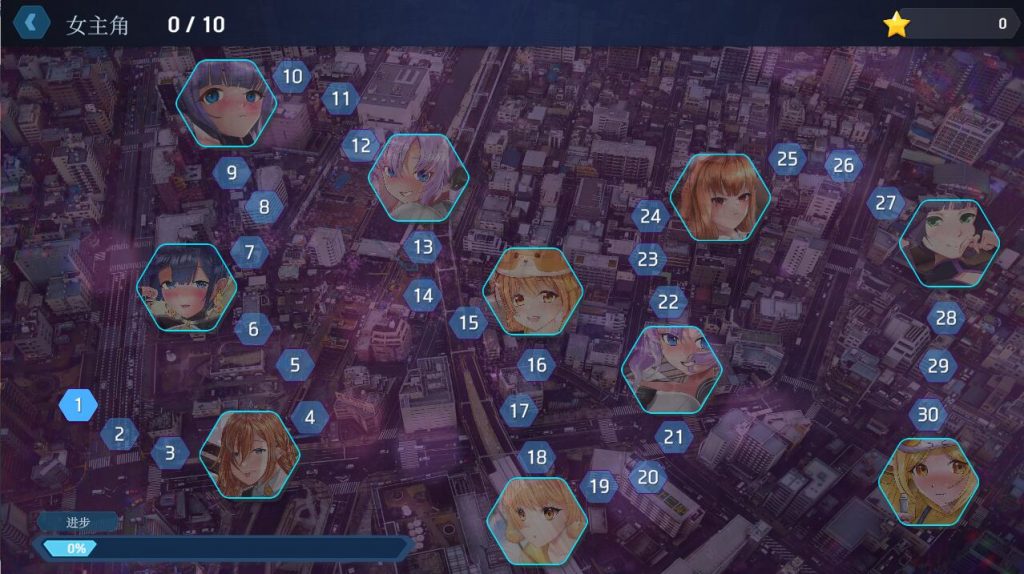The image size is (1024, 574).
Task: Go back using the arrow button
Action: pyautogui.click(x=32, y=22)
